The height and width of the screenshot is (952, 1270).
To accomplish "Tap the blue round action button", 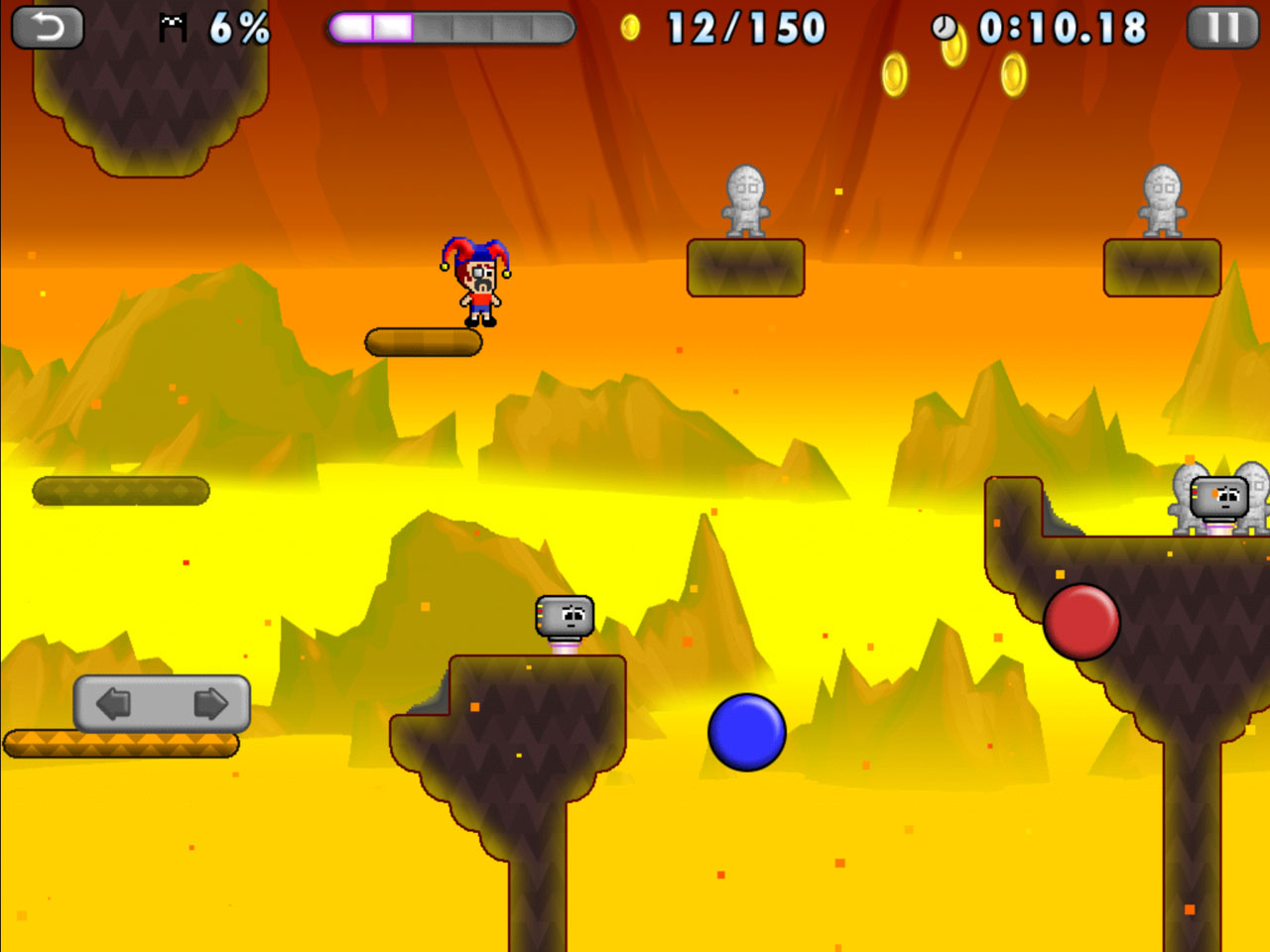I will point(747,732).
